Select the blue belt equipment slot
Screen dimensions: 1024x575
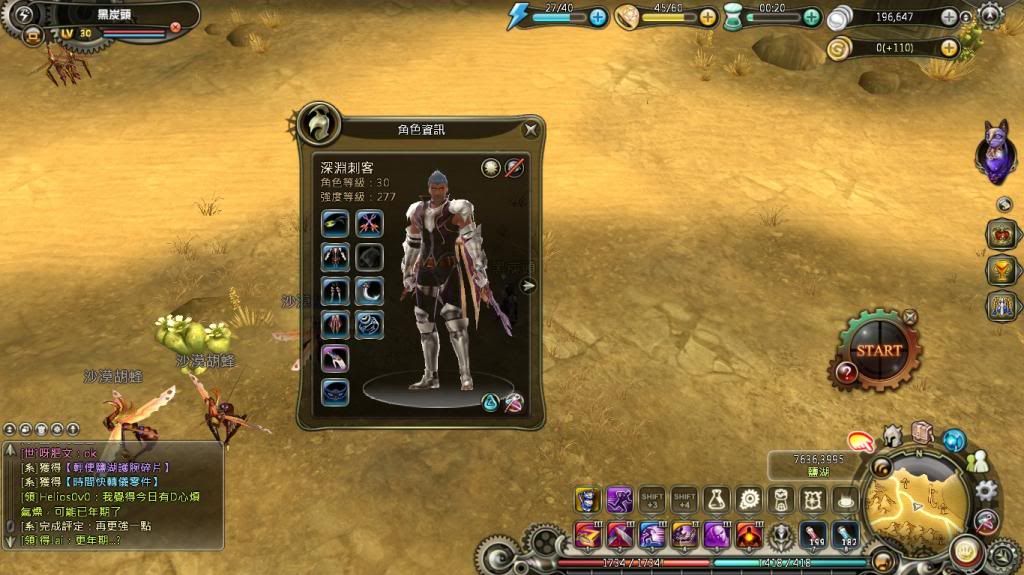coord(335,392)
